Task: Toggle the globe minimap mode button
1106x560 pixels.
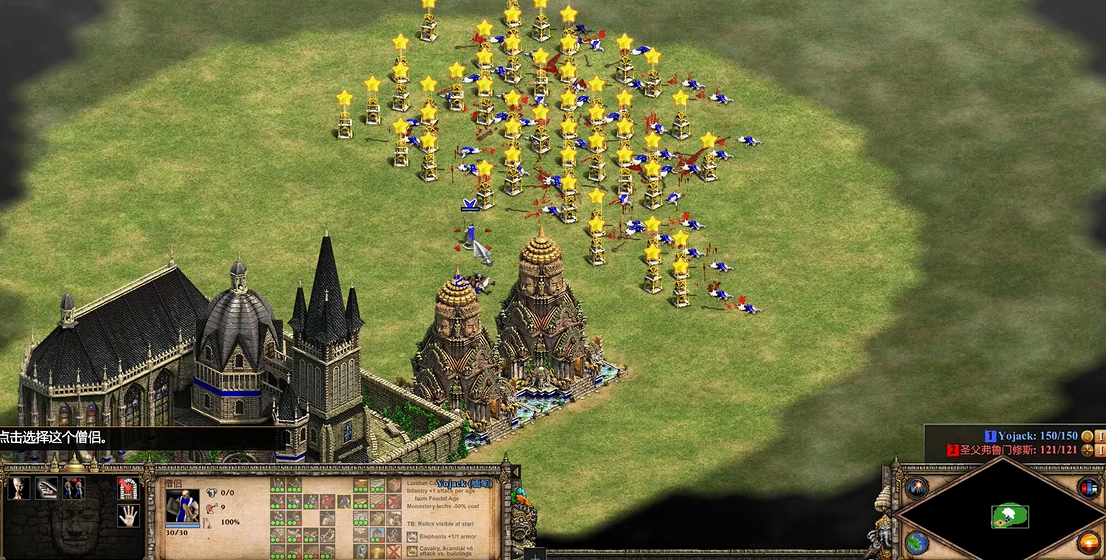Action: 917,543
